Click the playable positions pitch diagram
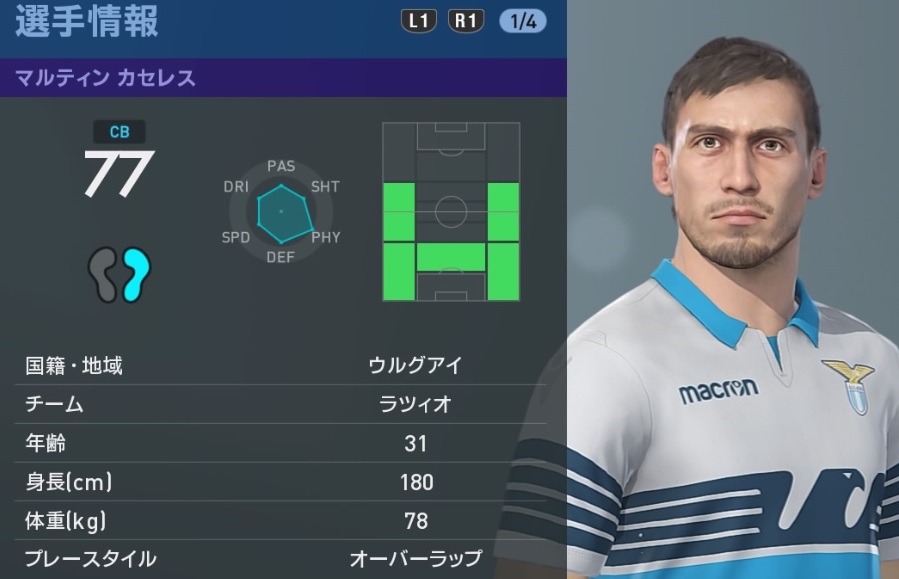Screen dimensions: 899x579 (451, 212)
